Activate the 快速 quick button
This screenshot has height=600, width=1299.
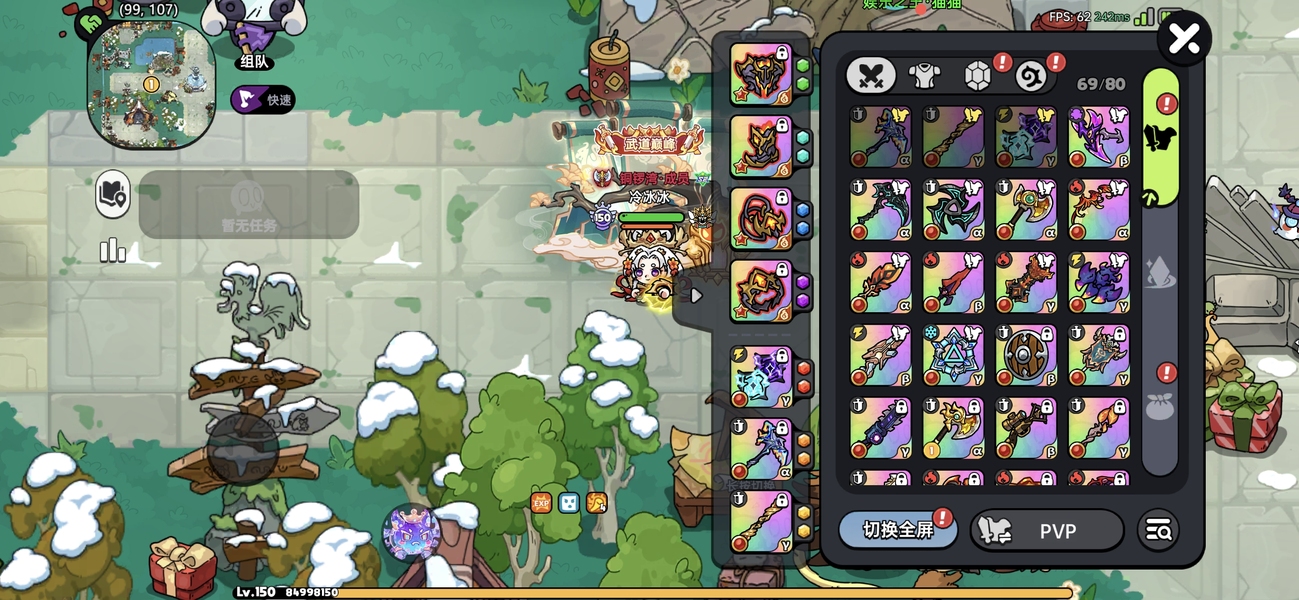(x=263, y=99)
